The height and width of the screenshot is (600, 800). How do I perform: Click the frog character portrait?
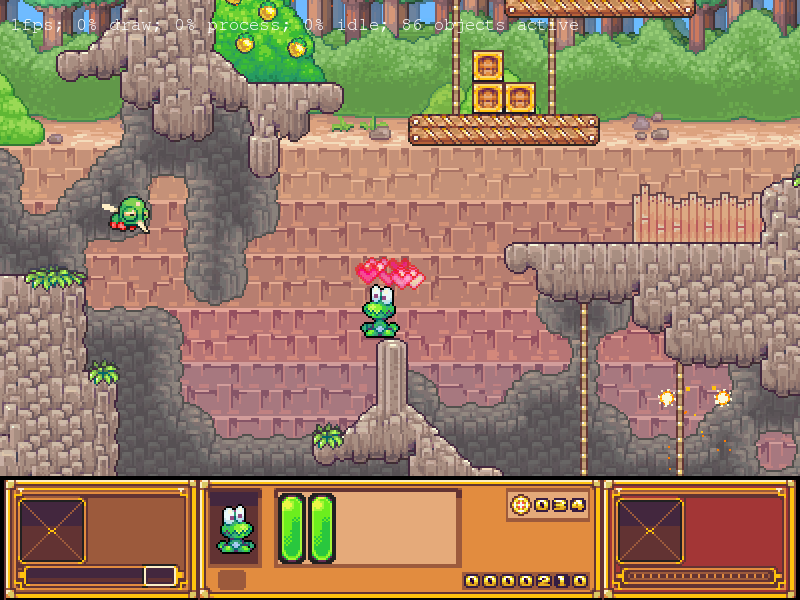coord(235,527)
